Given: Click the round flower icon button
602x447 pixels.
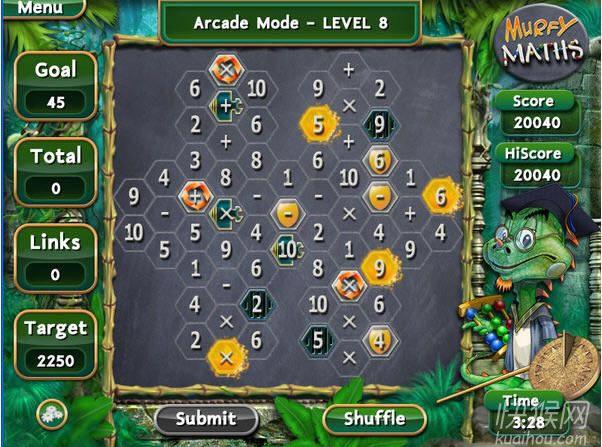Looking at the screenshot, I should pyautogui.click(x=47, y=414).
